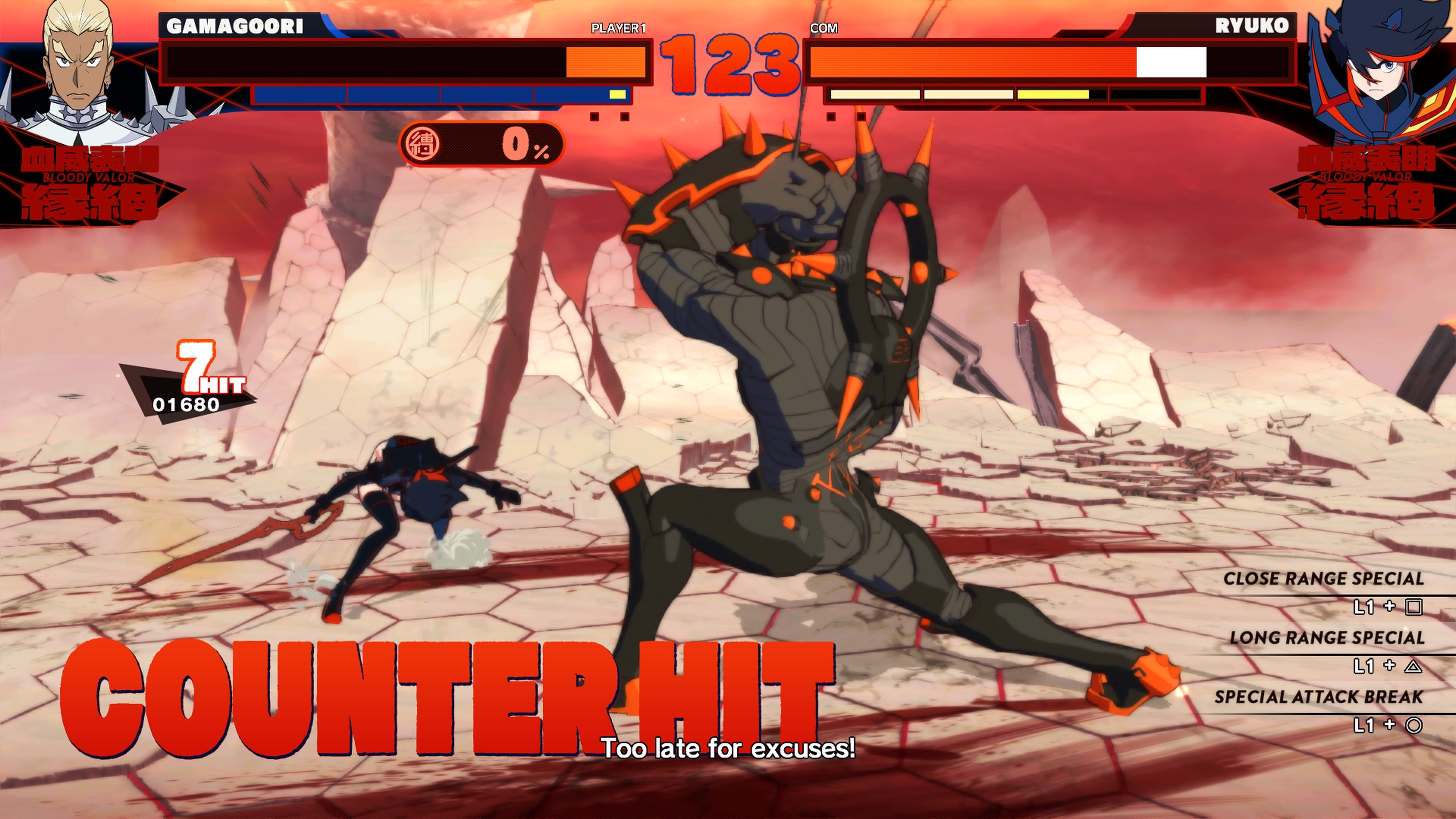Click the 7 HIT combo counter
This screenshot has height=819, width=1456.
(206, 368)
